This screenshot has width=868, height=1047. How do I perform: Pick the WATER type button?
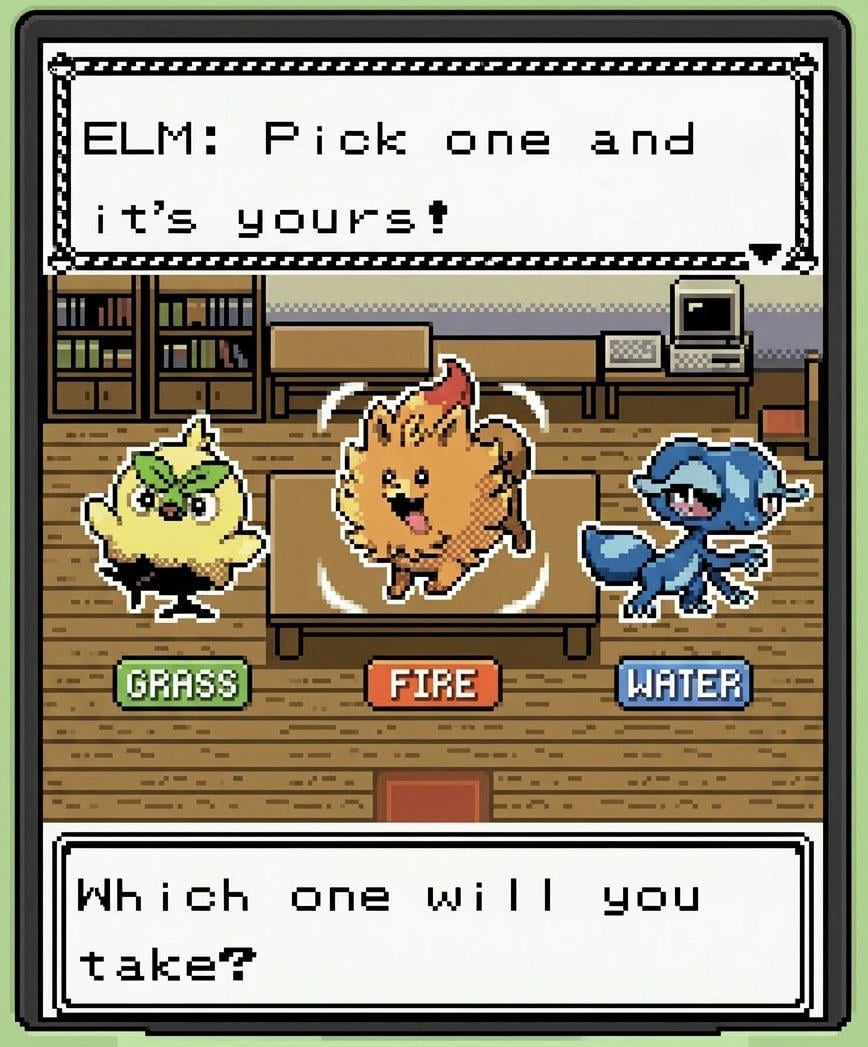pyautogui.click(x=683, y=684)
